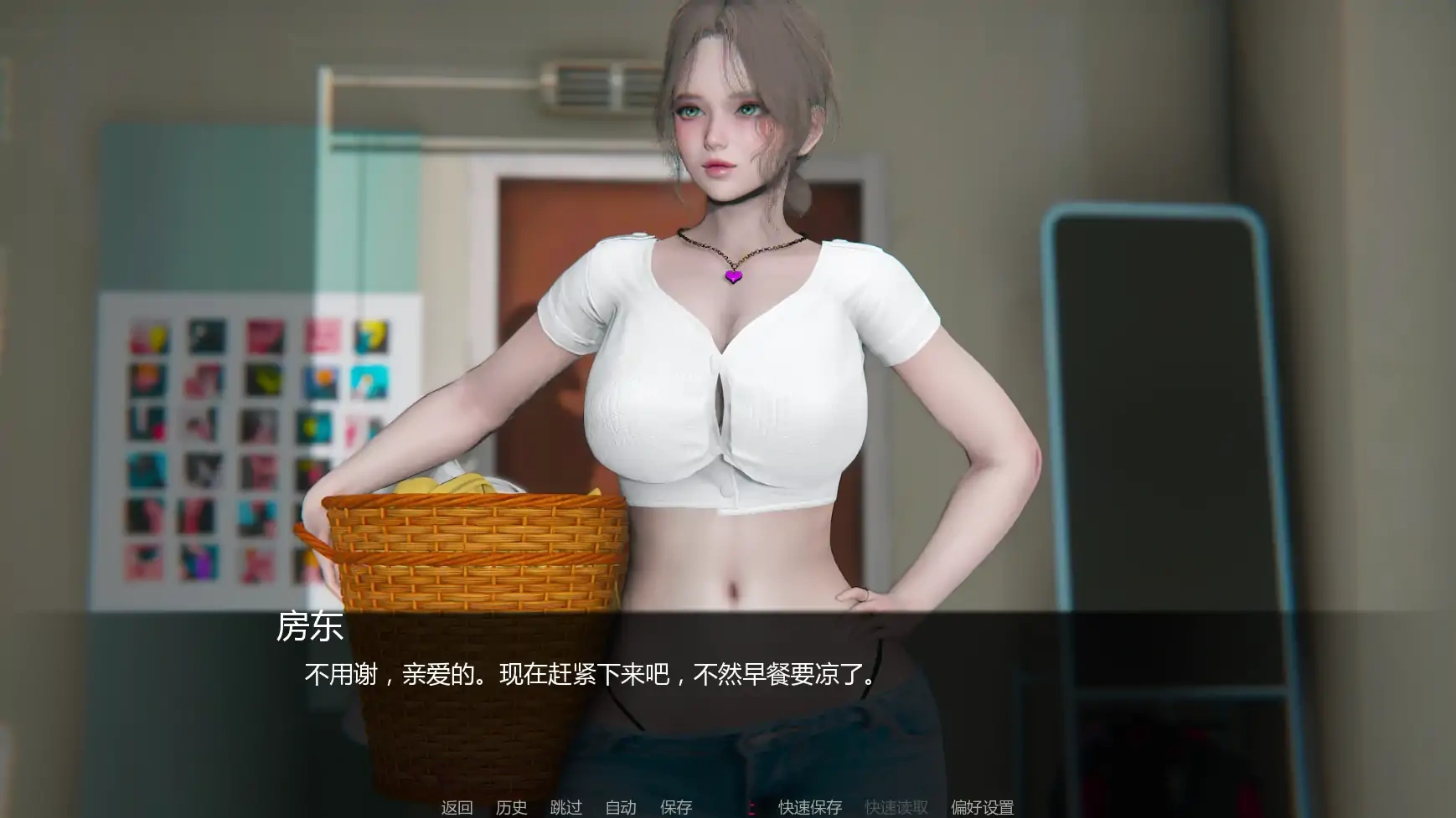Open the 保存 save screen
Screen dimensions: 1456x818
(675, 807)
